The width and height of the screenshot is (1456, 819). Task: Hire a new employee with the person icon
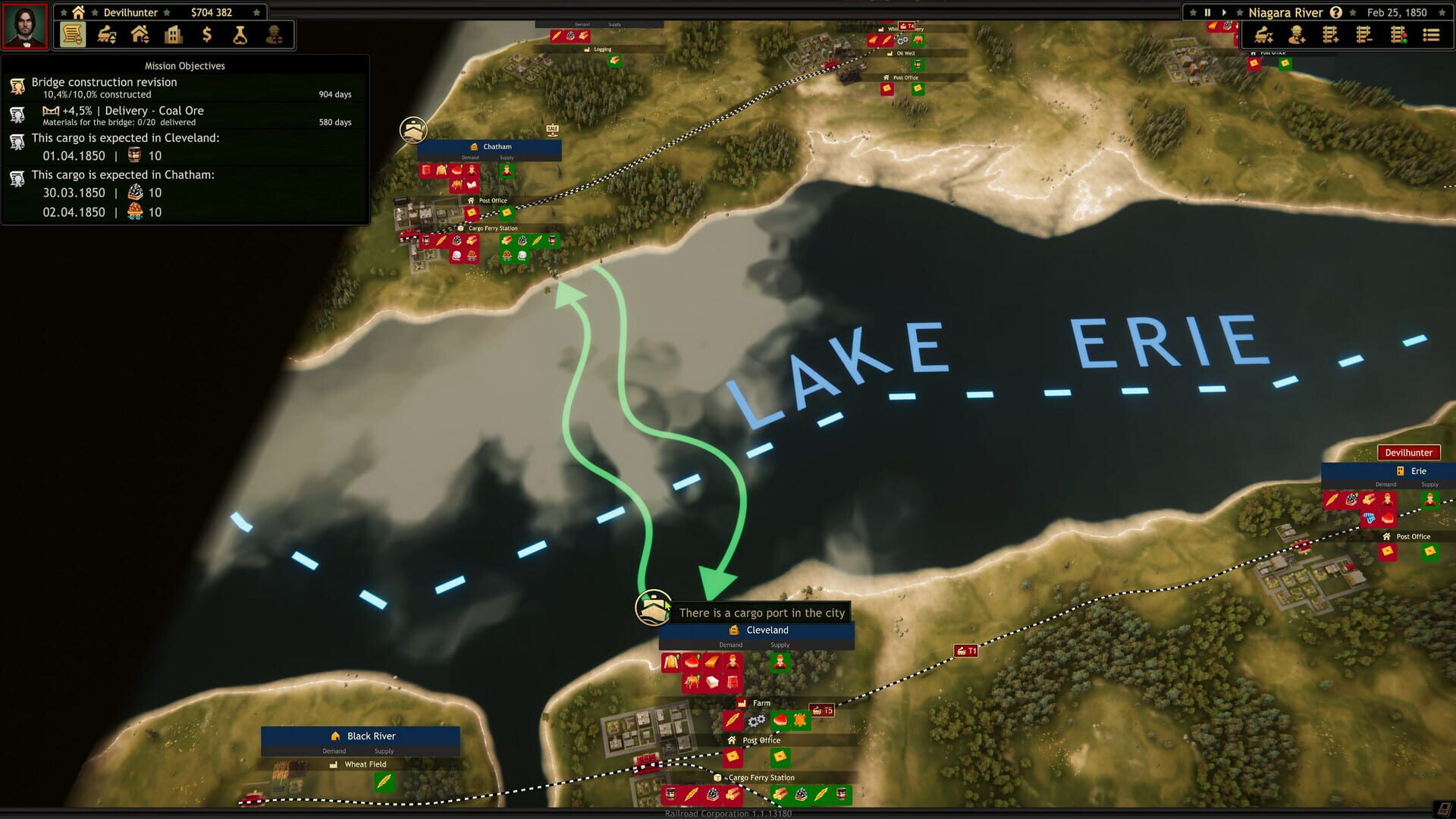point(1297,35)
